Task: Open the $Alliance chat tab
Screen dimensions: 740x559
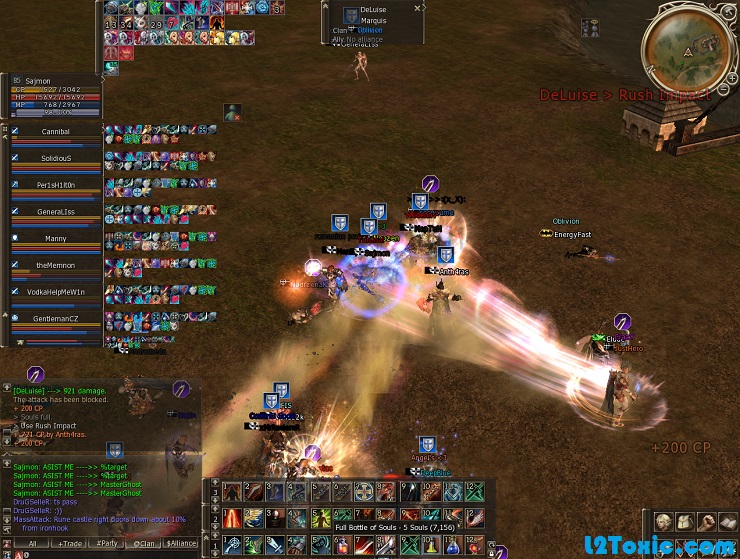Action: [x=181, y=543]
